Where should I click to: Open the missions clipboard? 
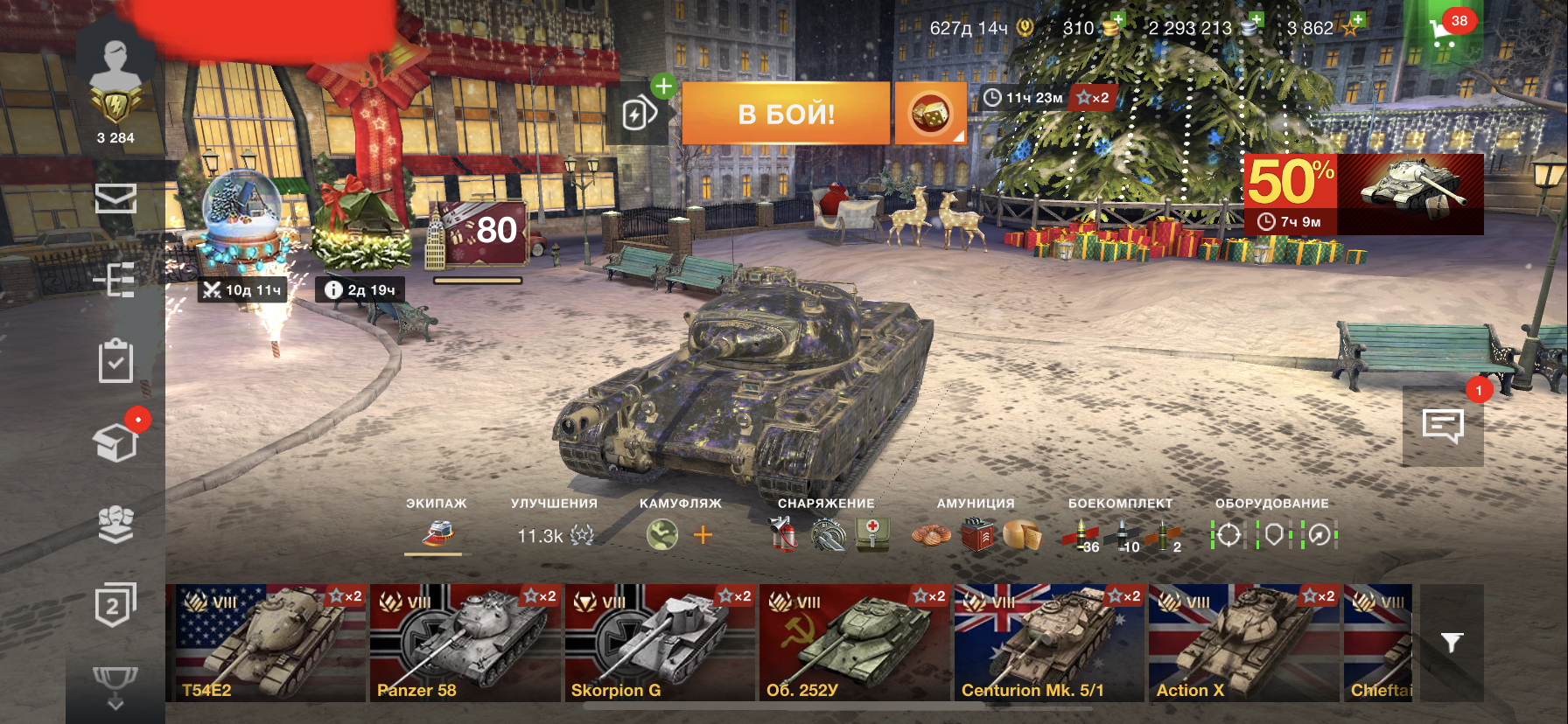coord(115,361)
